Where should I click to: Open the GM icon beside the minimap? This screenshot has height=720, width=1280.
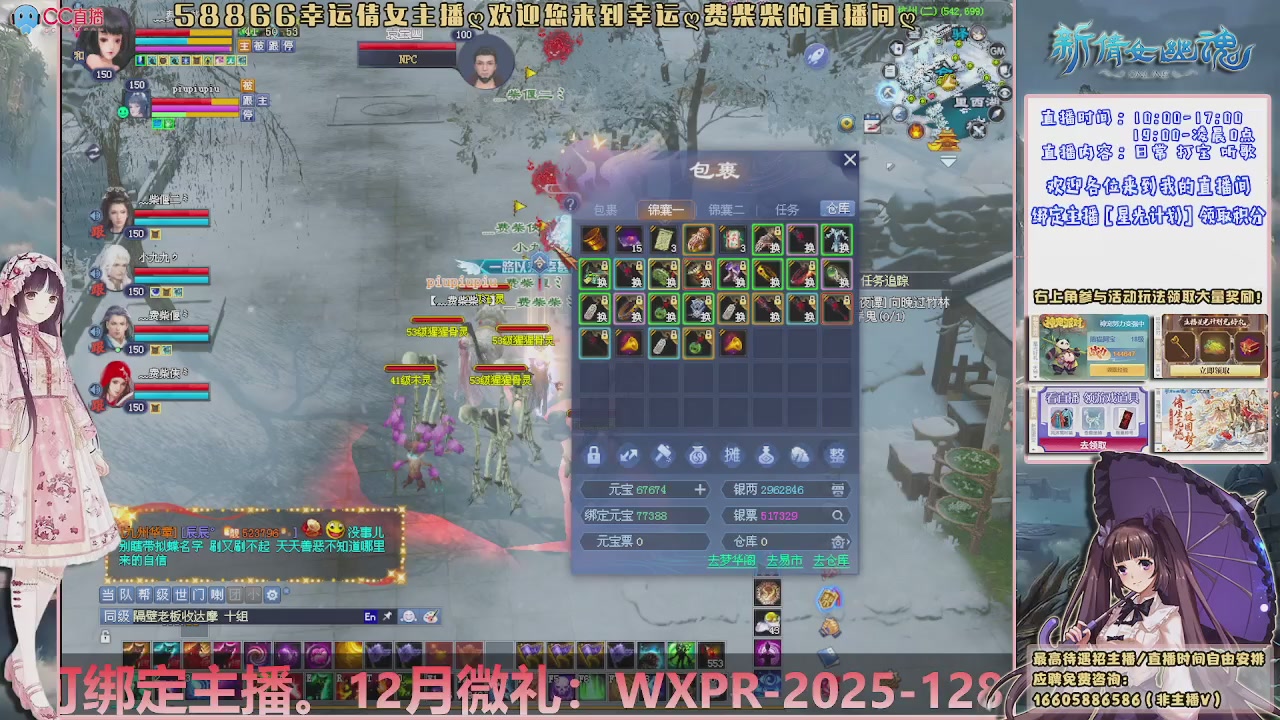(x=997, y=51)
